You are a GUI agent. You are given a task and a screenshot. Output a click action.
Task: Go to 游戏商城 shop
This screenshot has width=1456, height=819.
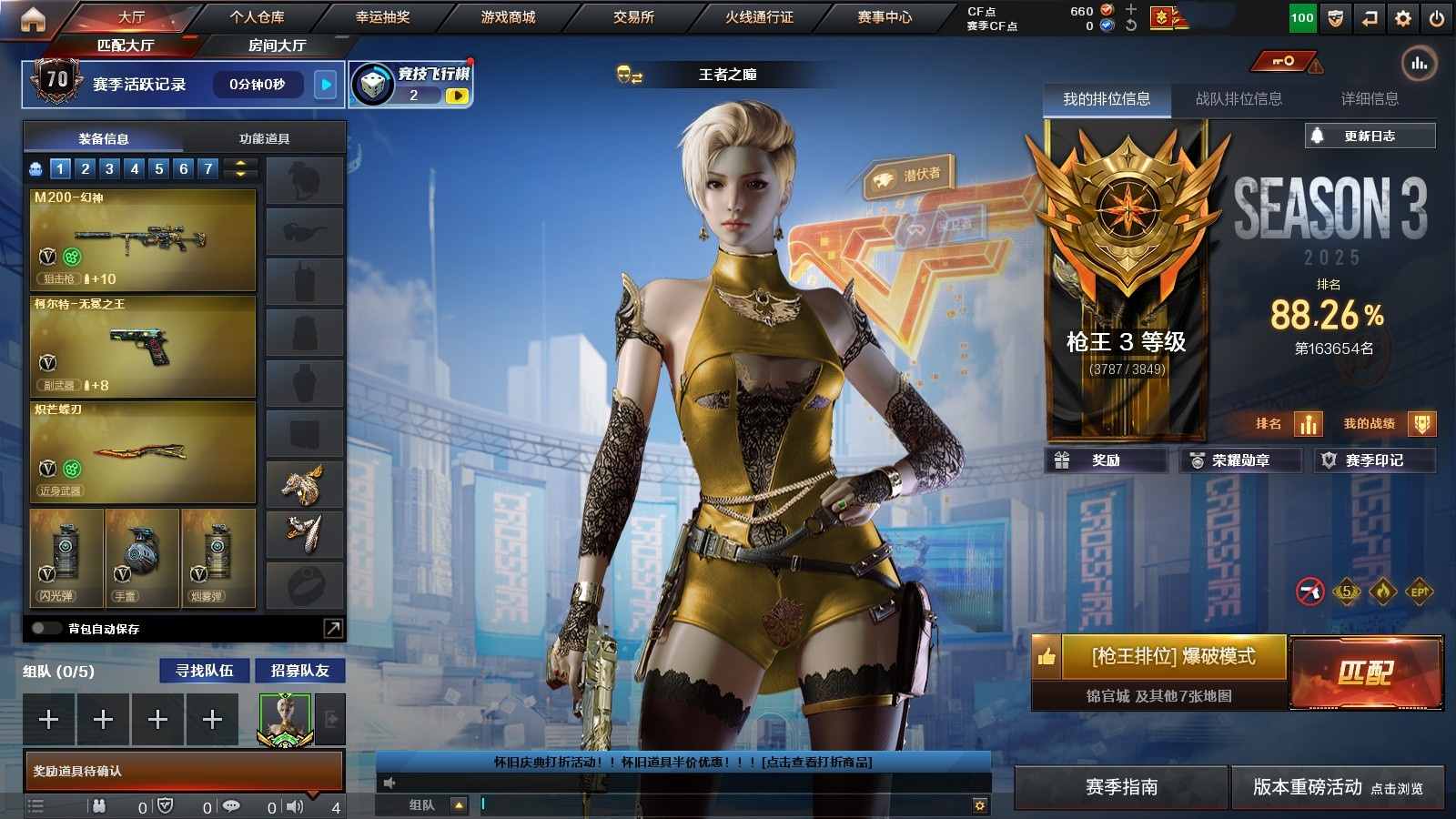pyautogui.click(x=508, y=17)
